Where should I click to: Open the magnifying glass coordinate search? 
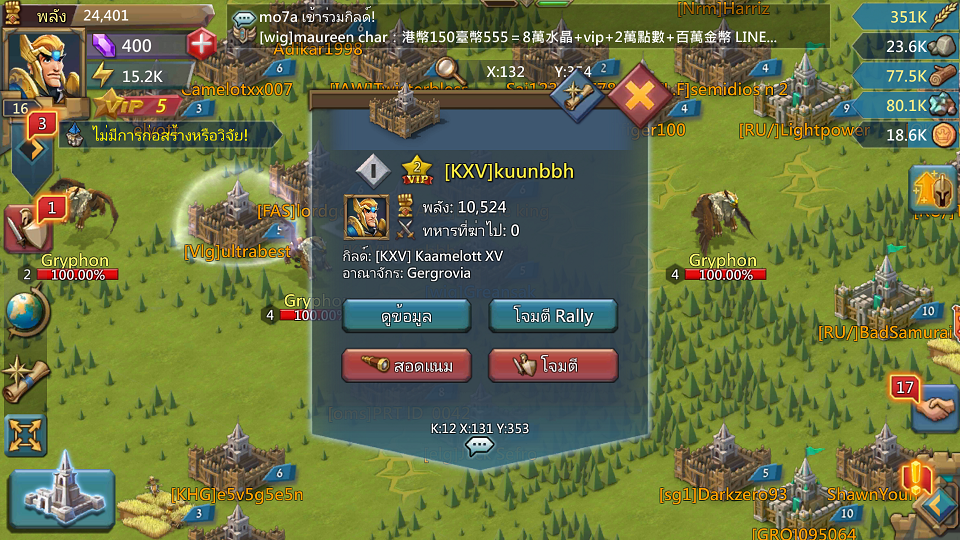coord(449,70)
